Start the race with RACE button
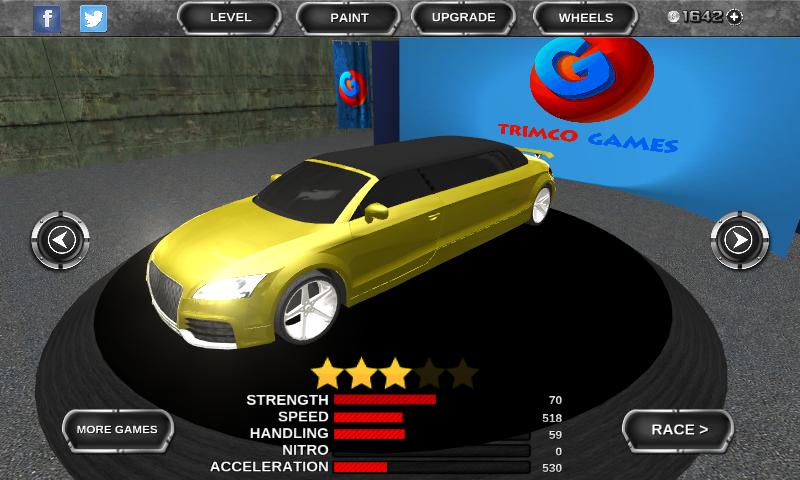800x480 pixels. pos(680,430)
